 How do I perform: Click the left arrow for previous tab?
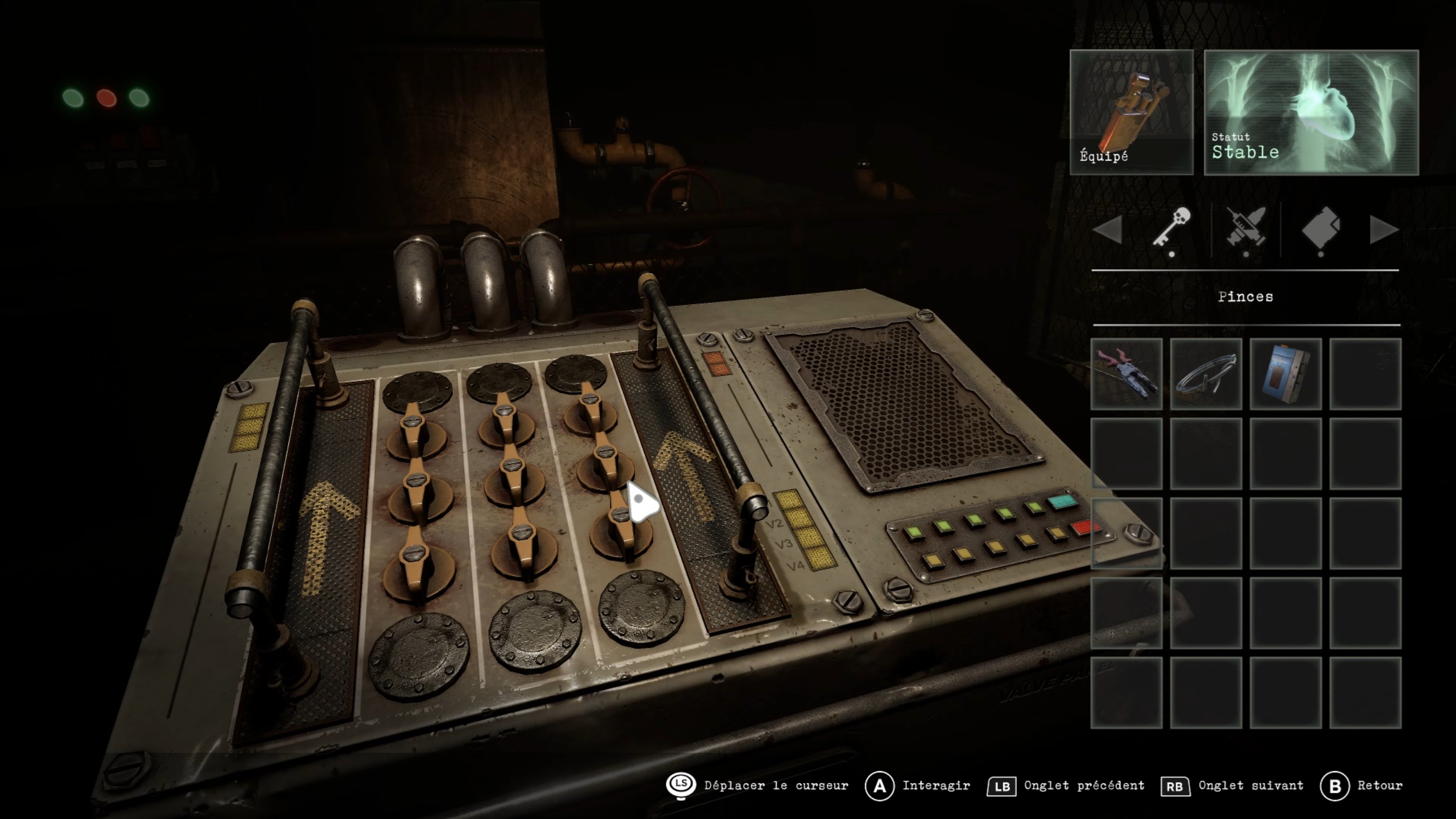pyautogui.click(x=1108, y=230)
